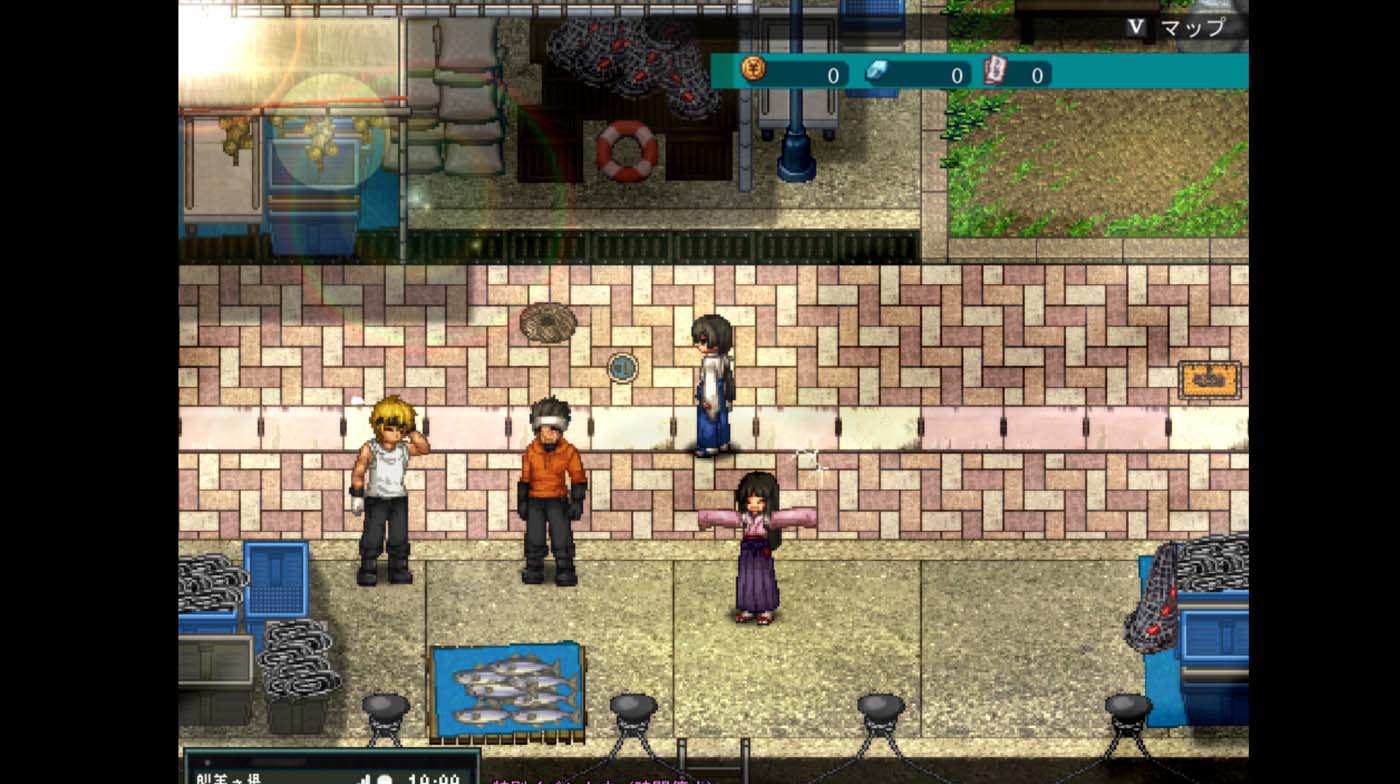Open the マップ map label
This screenshot has height=784, width=1400.
click(1192, 27)
